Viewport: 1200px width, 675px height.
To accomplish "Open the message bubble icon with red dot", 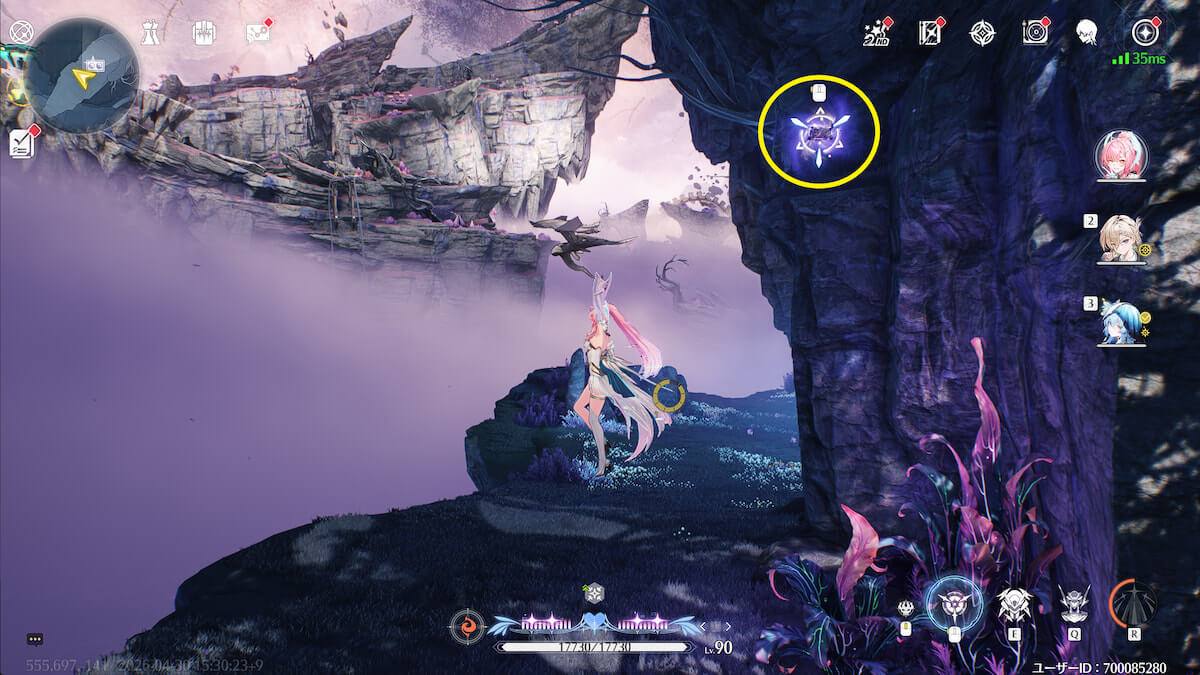I will coord(257,32).
